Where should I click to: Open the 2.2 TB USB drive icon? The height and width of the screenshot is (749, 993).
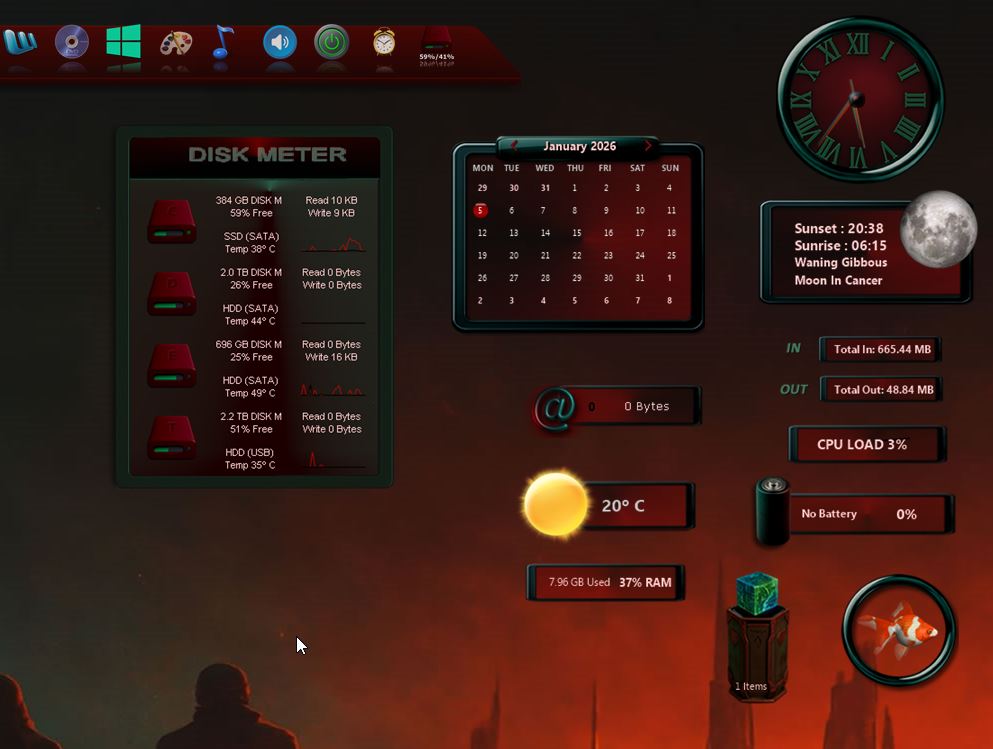tap(171, 438)
